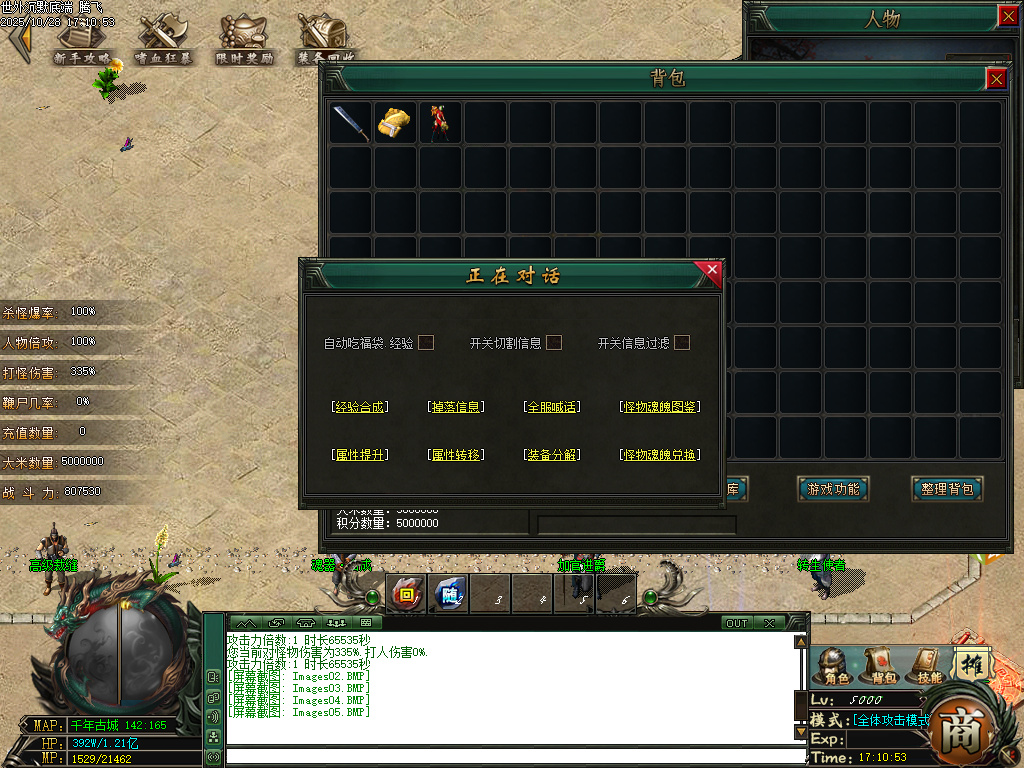The image size is (1024, 768).
Task: Select the 属性转移 option
Action: click(455, 455)
